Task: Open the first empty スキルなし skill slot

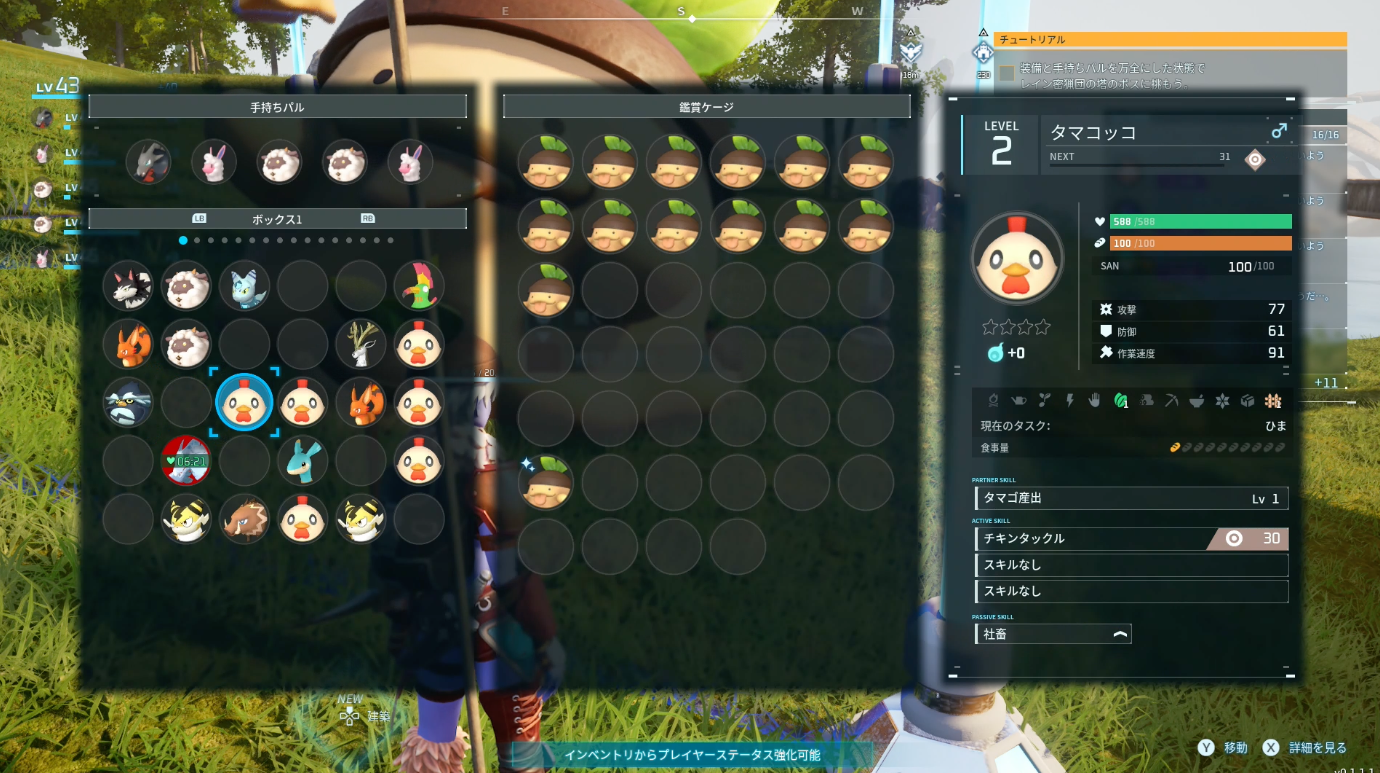Action: 1130,564
